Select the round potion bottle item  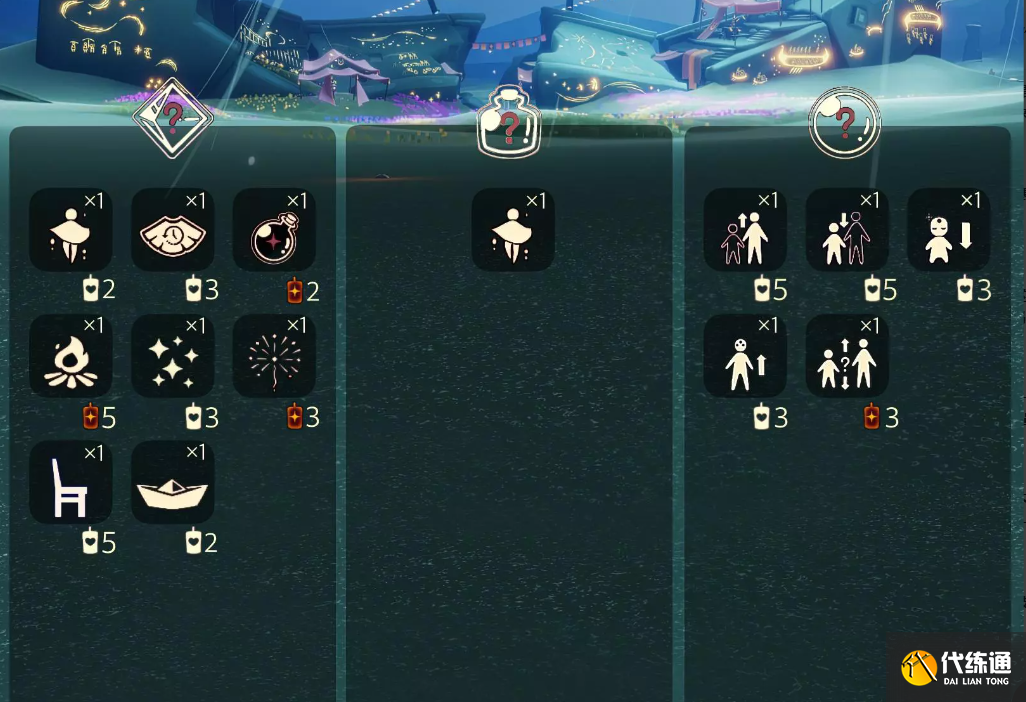point(274,230)
